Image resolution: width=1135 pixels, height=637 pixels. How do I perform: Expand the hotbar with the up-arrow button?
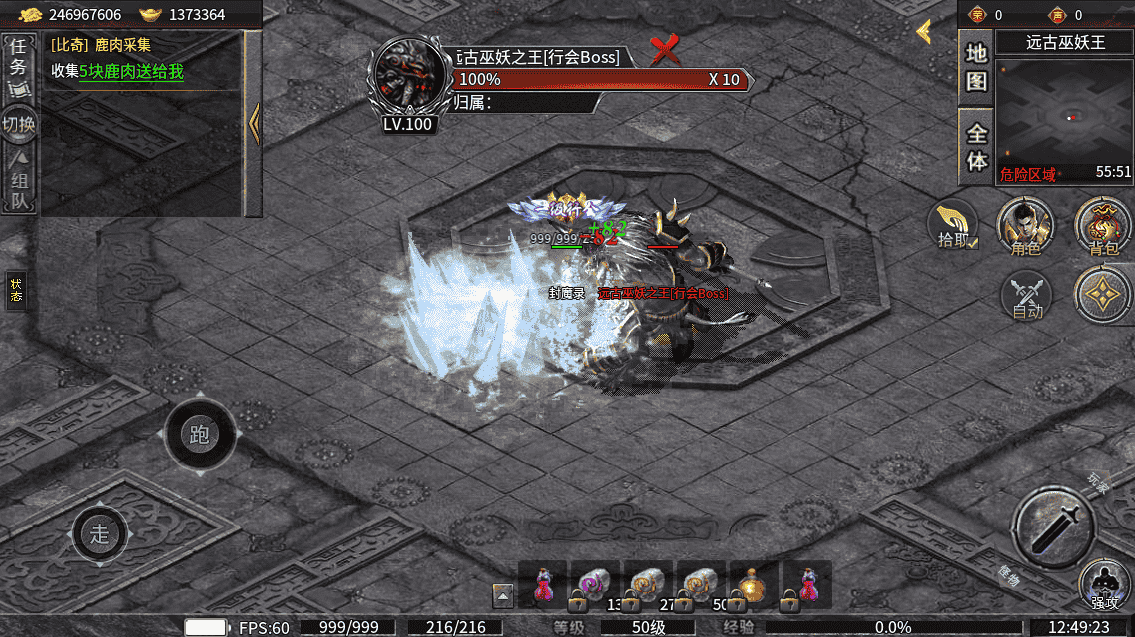503,596
